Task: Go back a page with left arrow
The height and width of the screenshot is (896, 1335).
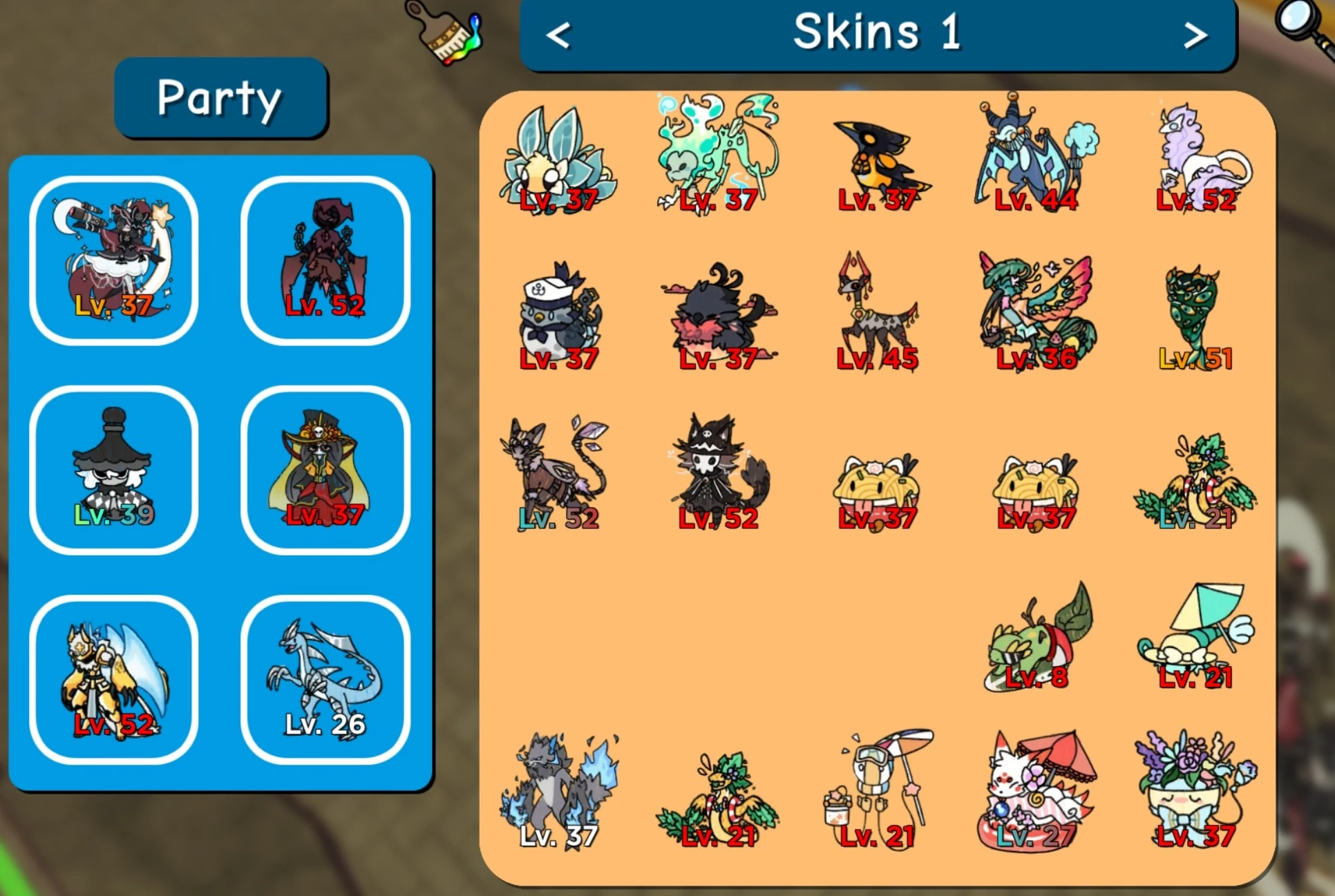Action: (x=558, y=35)
